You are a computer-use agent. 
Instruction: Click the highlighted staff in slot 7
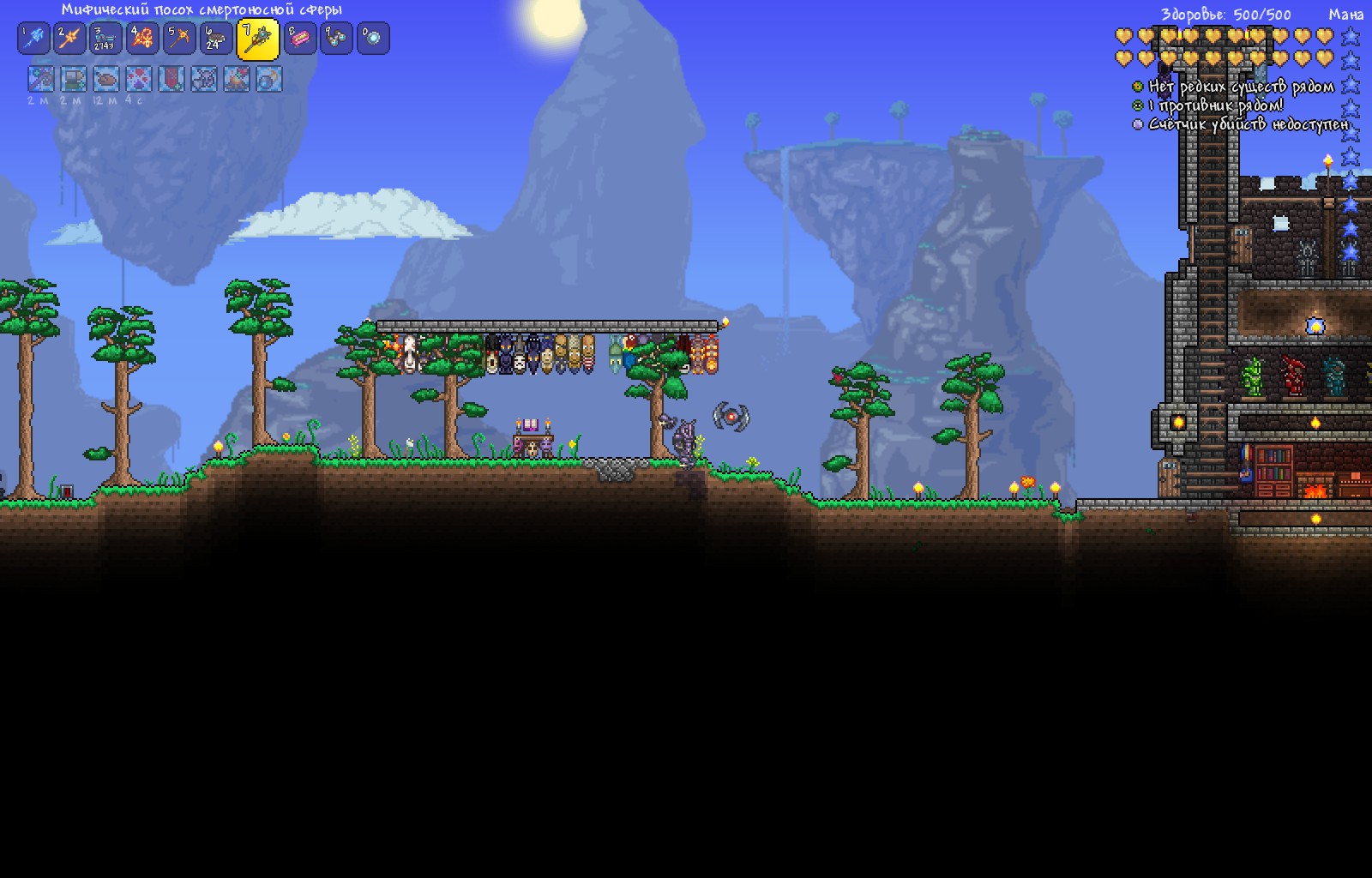click(x=258, y=39)
